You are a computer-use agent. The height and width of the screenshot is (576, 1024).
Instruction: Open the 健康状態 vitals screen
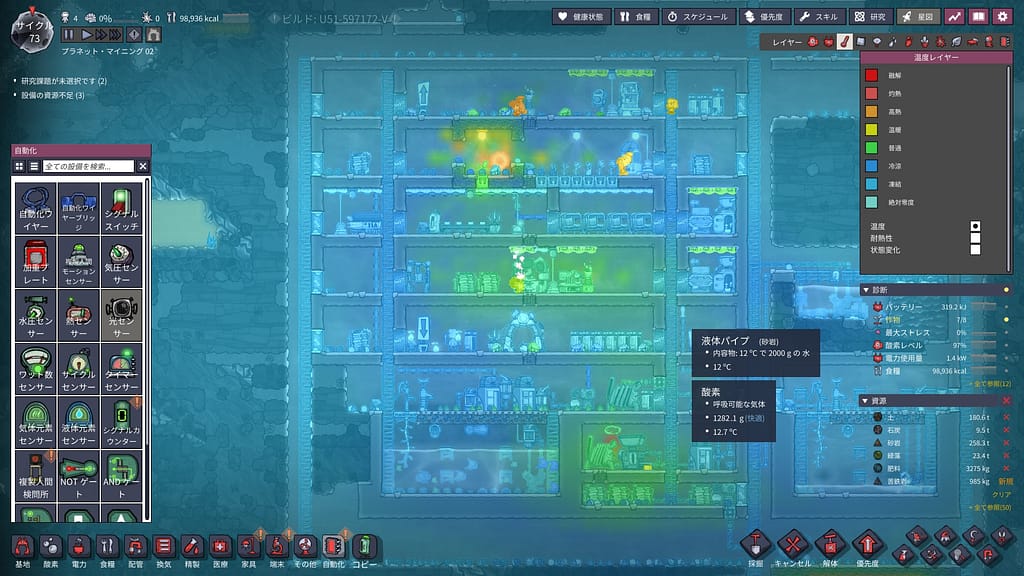pyautogui.click(x=578, y=17)
